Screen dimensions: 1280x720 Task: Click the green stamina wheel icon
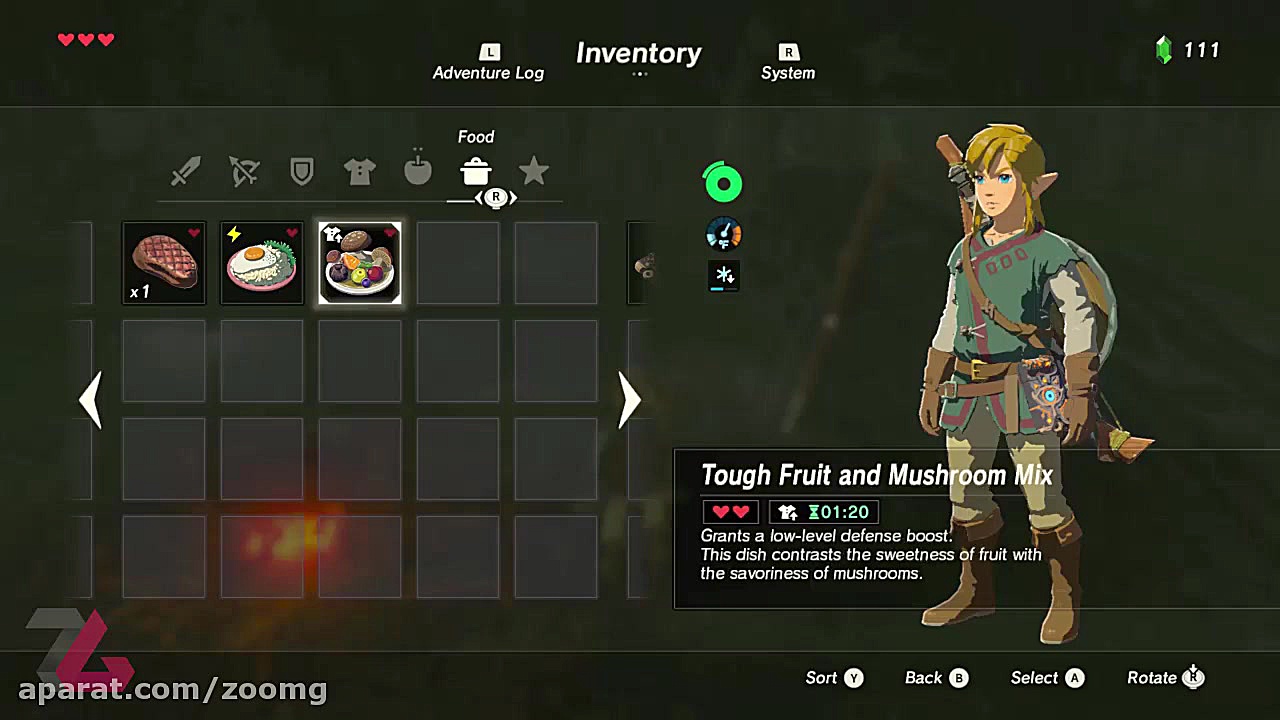tap(723, 182)
